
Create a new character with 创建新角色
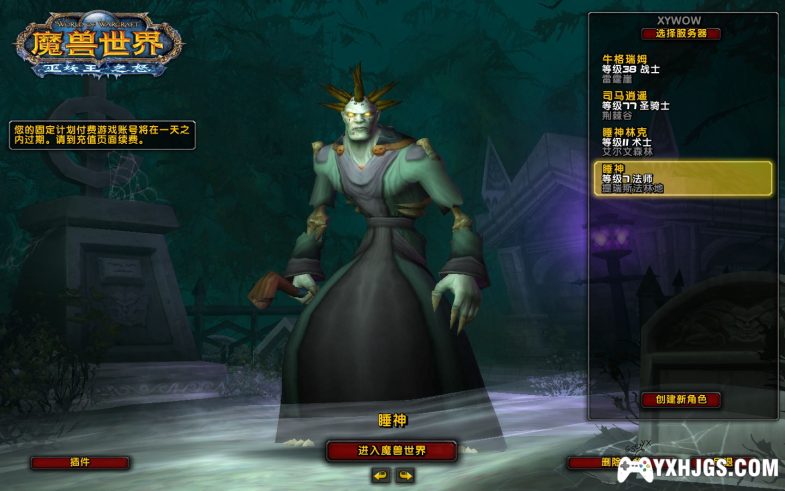pos(681,399)
